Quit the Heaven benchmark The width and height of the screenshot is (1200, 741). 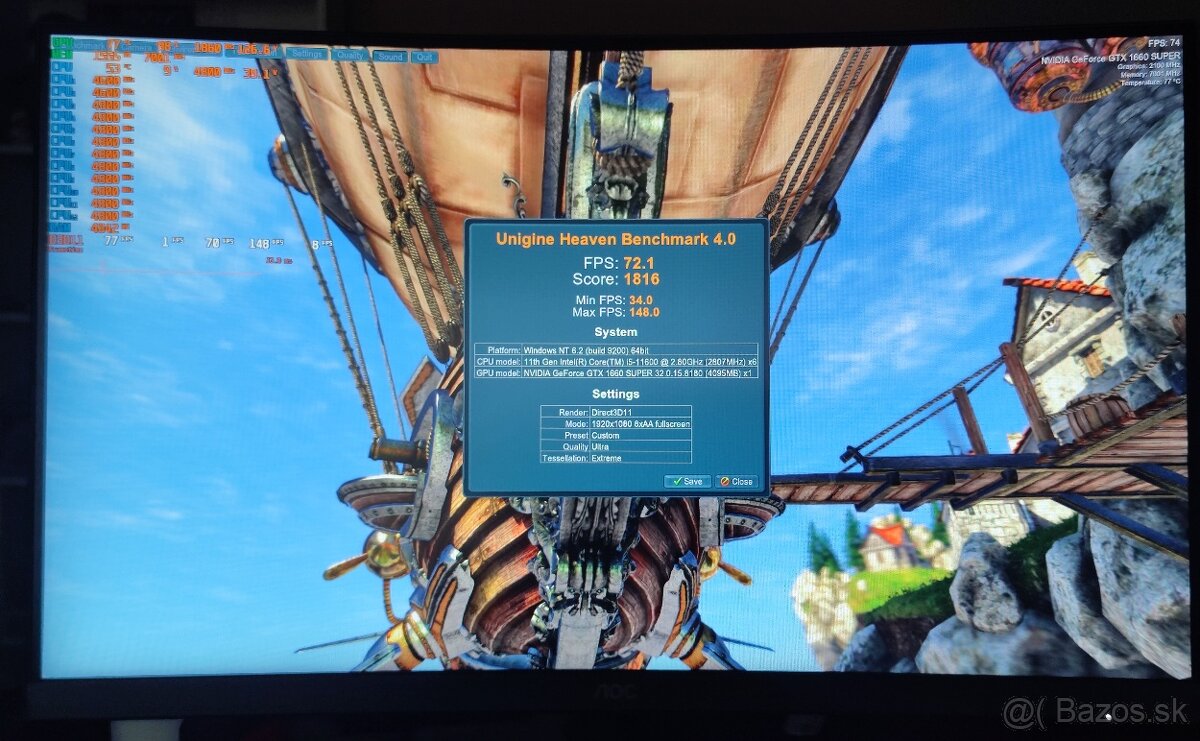coord(424,57)
